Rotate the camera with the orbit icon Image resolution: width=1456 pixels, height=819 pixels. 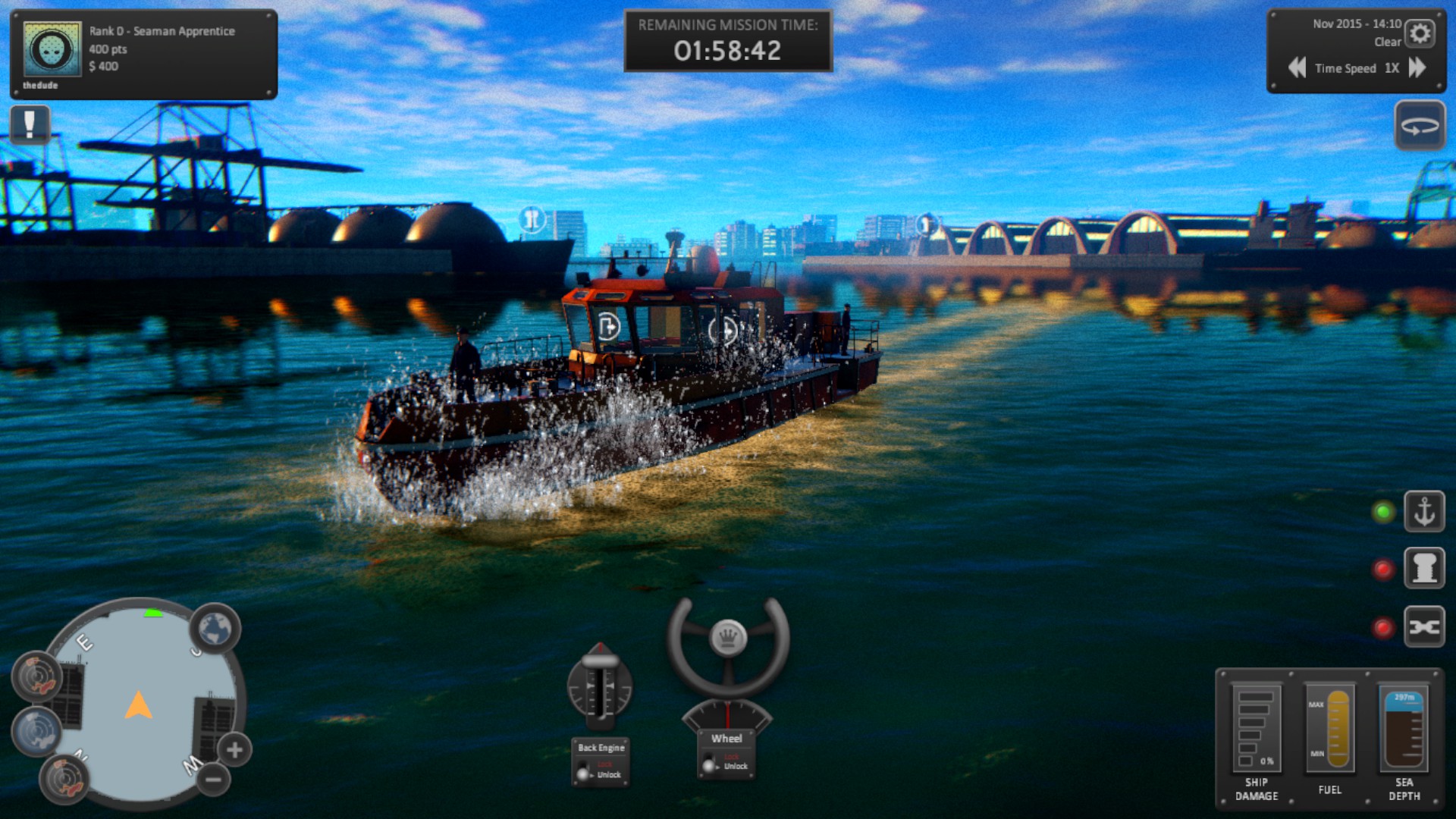(x=1420, y=125)
